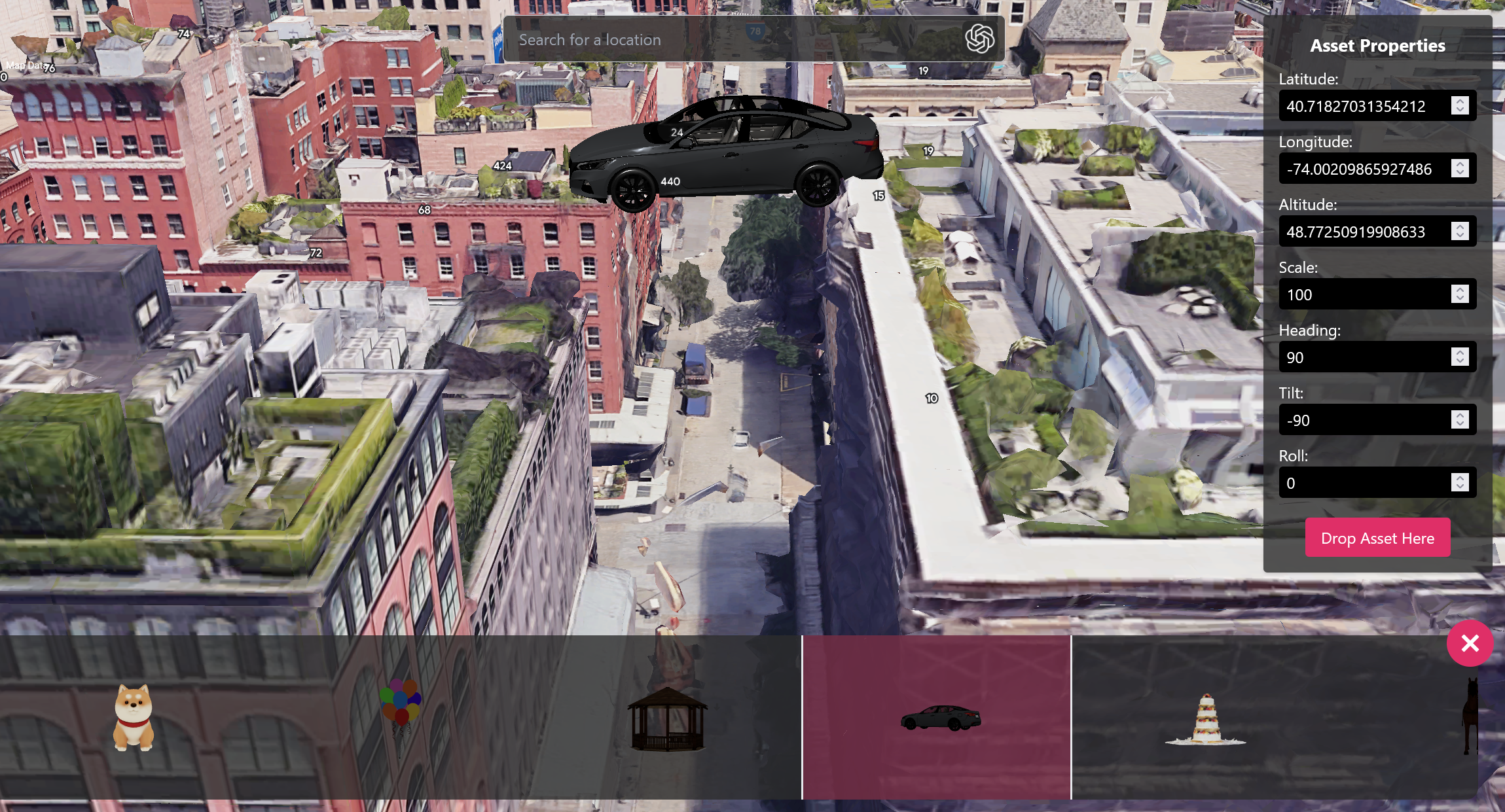The height and width of the screenshot is (812, 1505).
Task: Use the Roll stepper arrows
Action: pos(1460,483)
